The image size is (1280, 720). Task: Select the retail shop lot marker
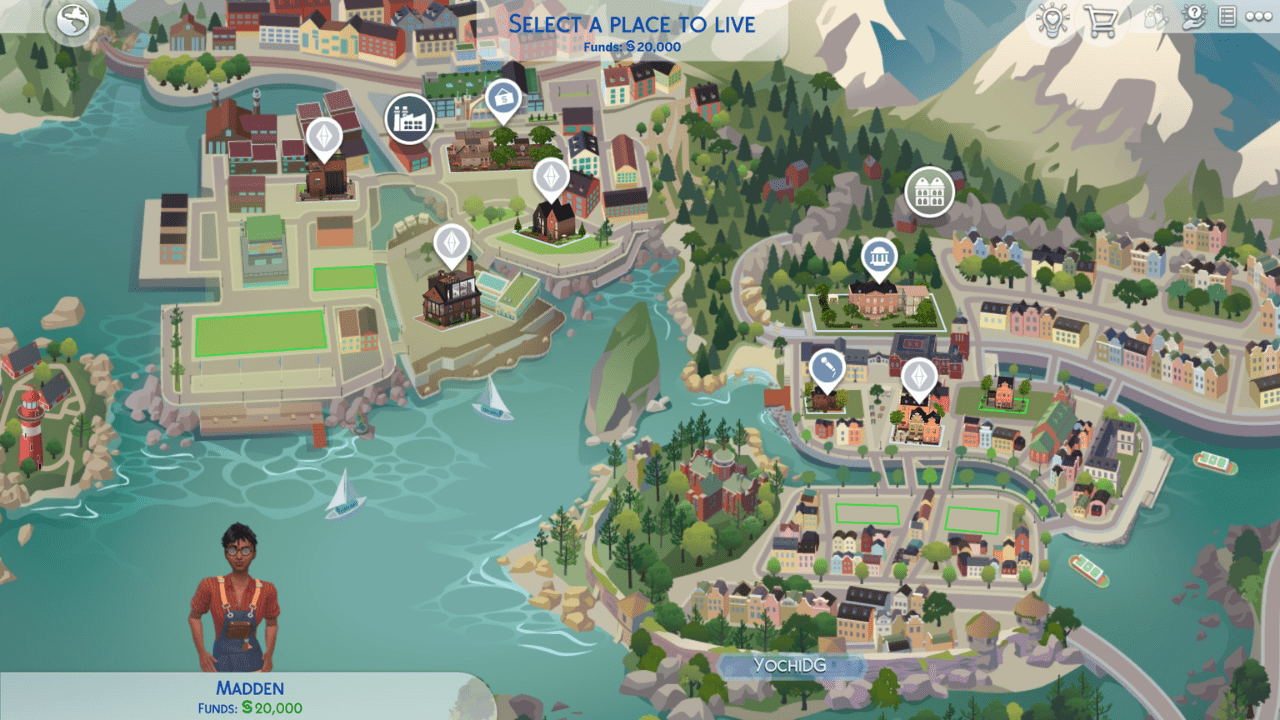point(503,99)
